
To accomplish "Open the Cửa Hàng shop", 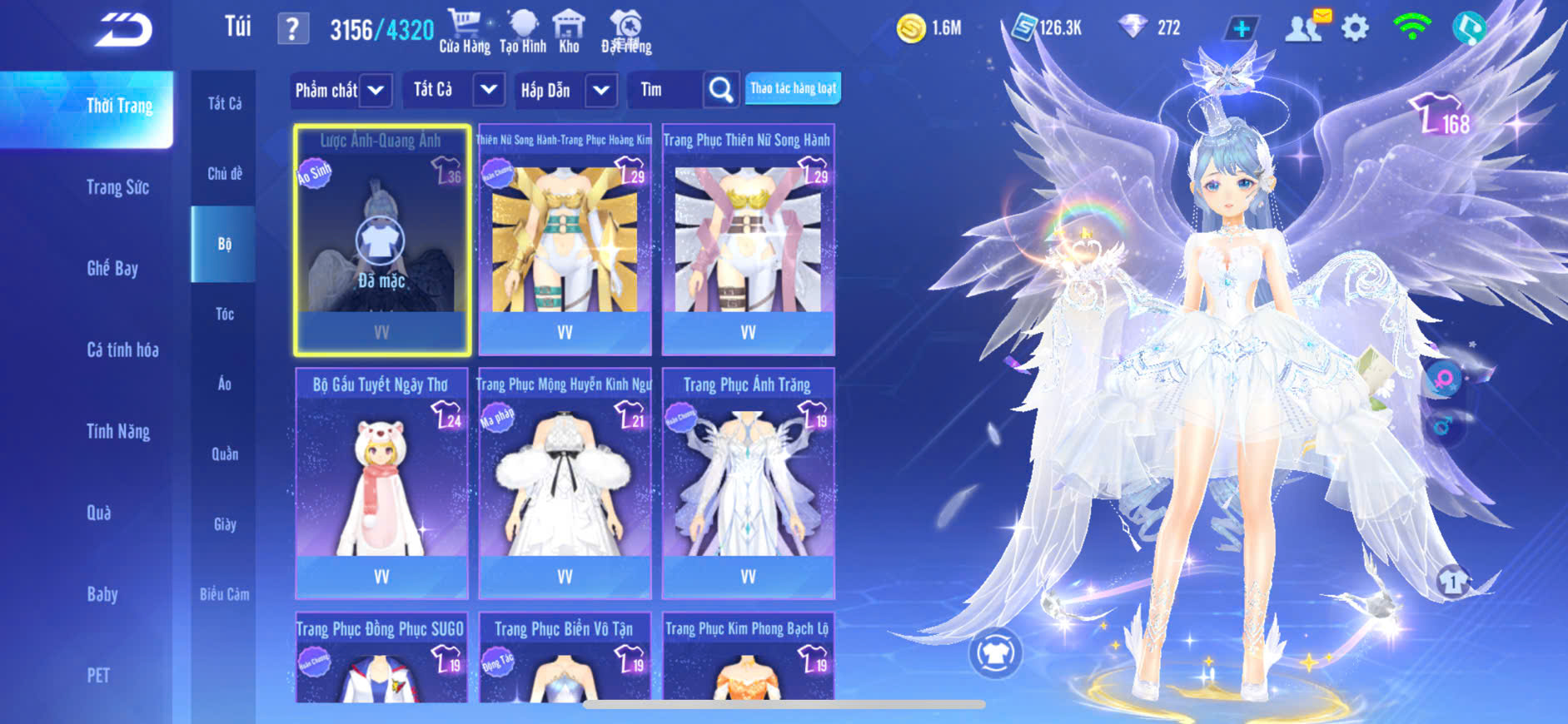I will (465, 32).
